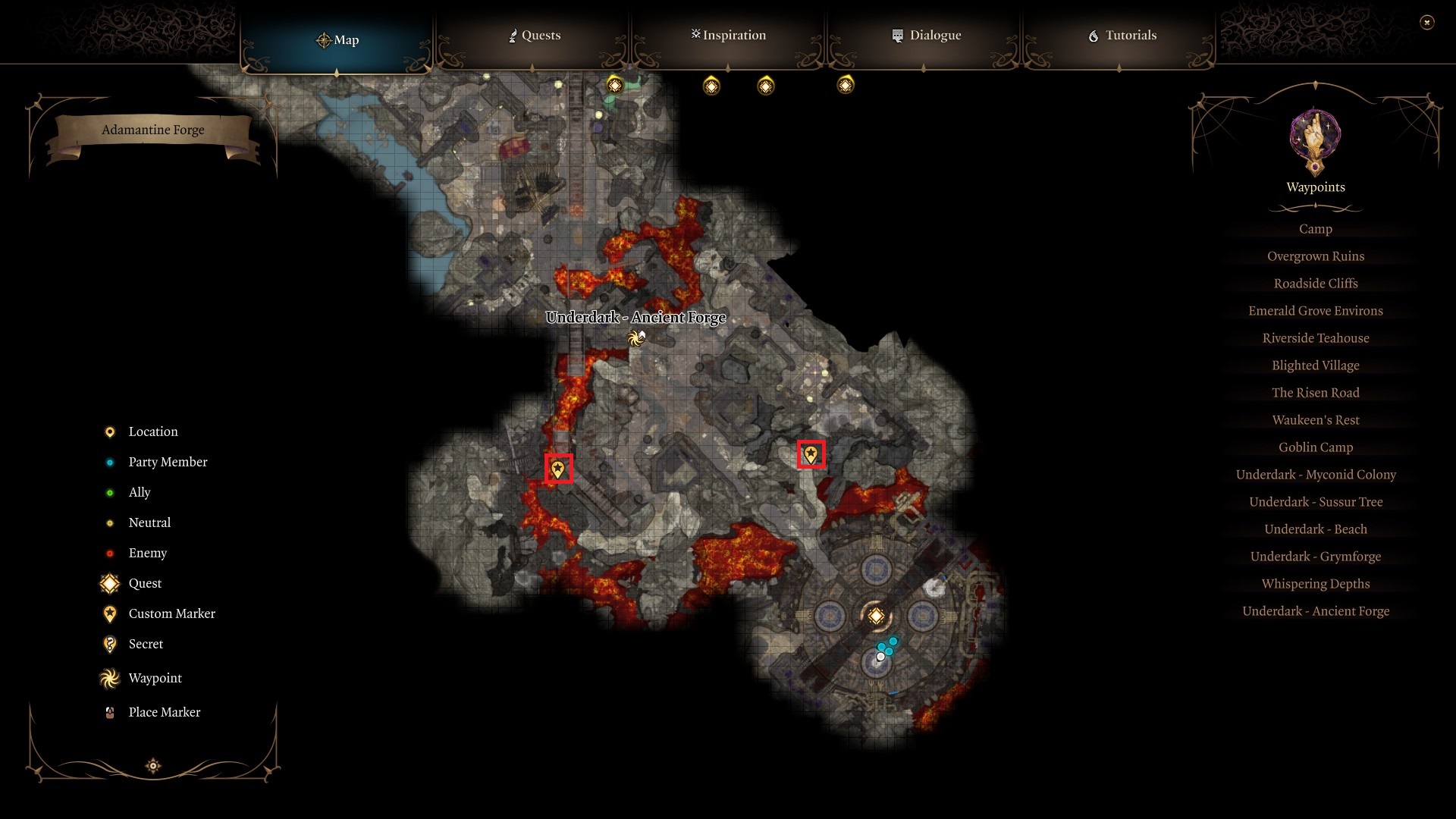This screenshot has height=819, width=1456.
Task: Click the compass ornament below the map legend
Action: (x=152, y=766)
